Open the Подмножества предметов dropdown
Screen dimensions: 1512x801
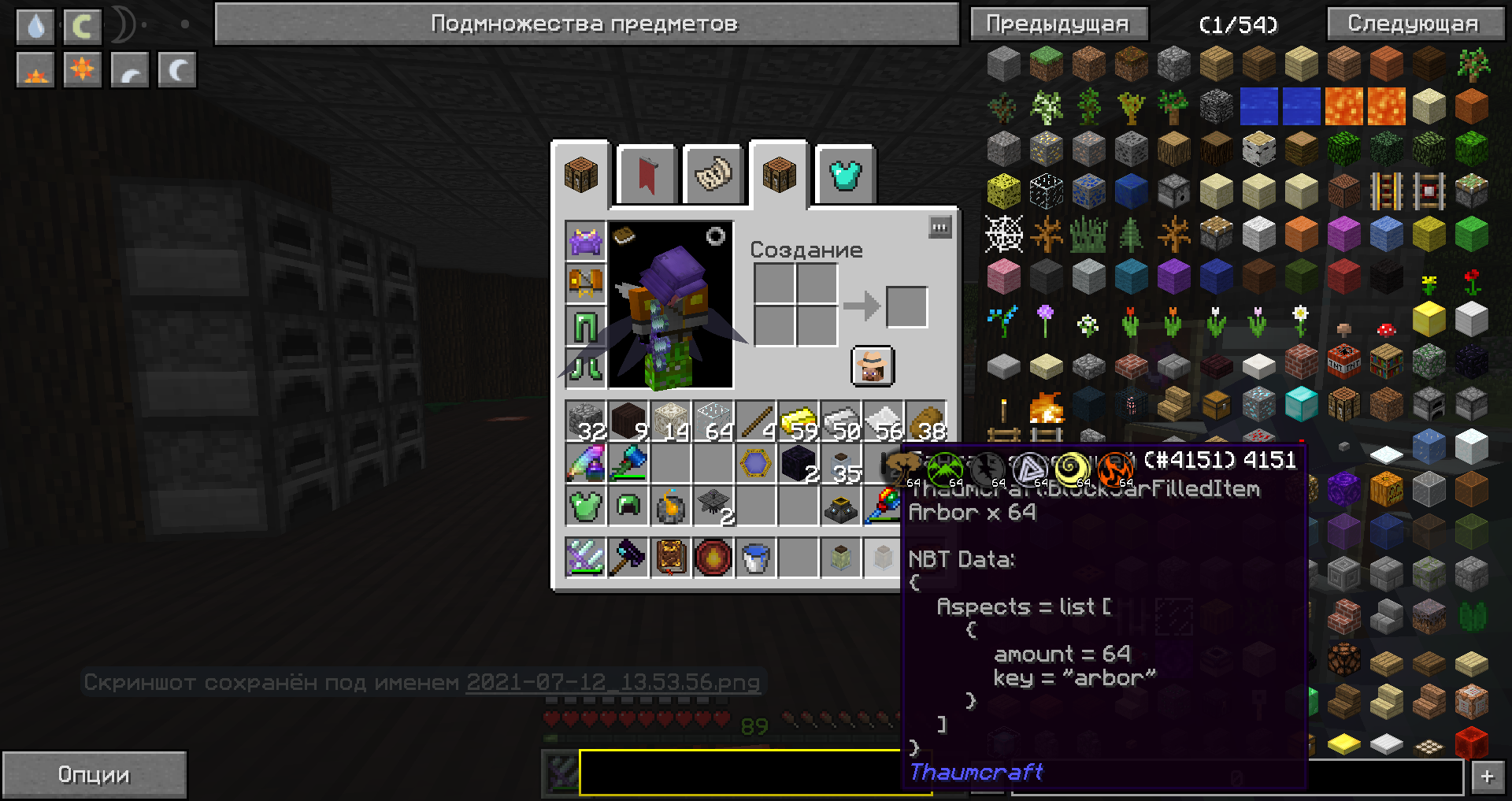coord(586,24)
